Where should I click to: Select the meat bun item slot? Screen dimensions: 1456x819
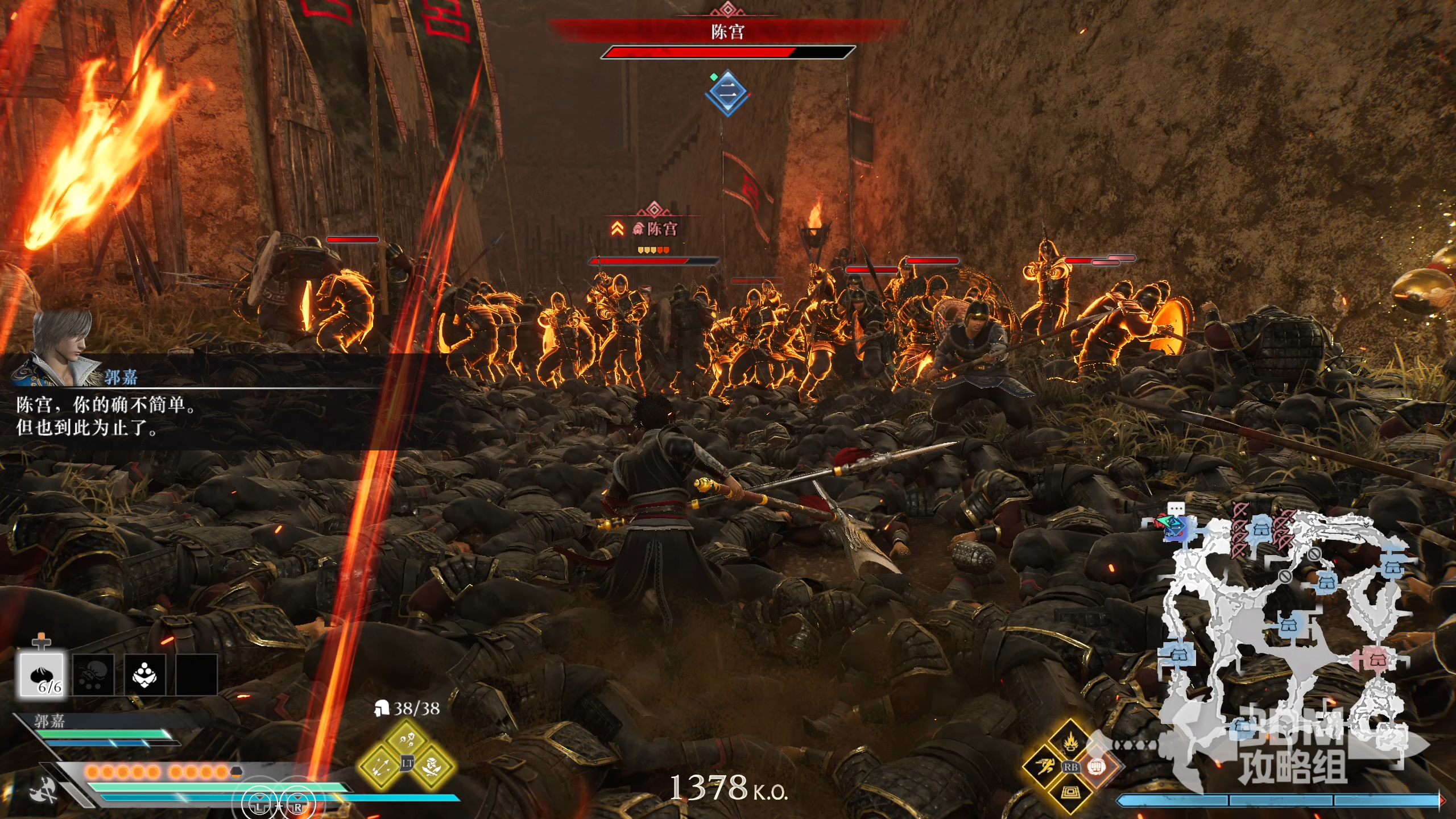tap(41, 675)
